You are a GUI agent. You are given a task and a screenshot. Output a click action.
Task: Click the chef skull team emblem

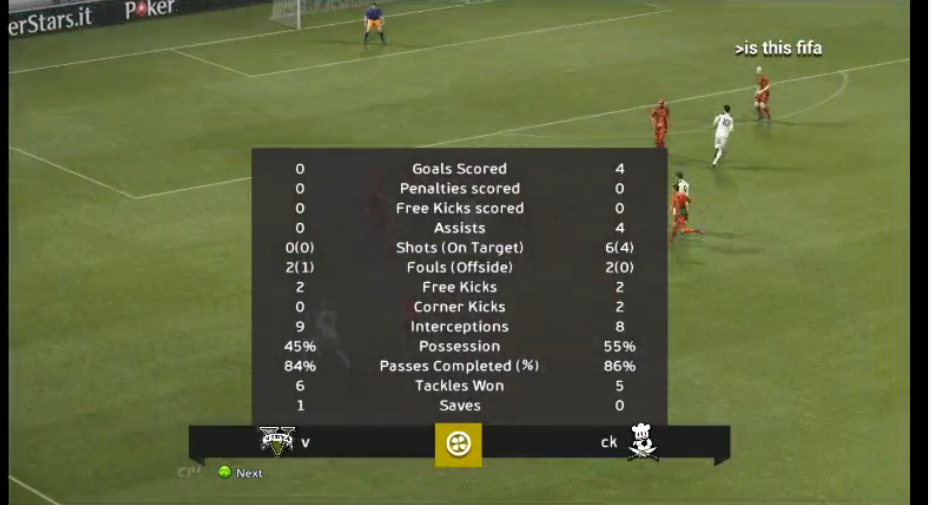[x=642, y=441]
